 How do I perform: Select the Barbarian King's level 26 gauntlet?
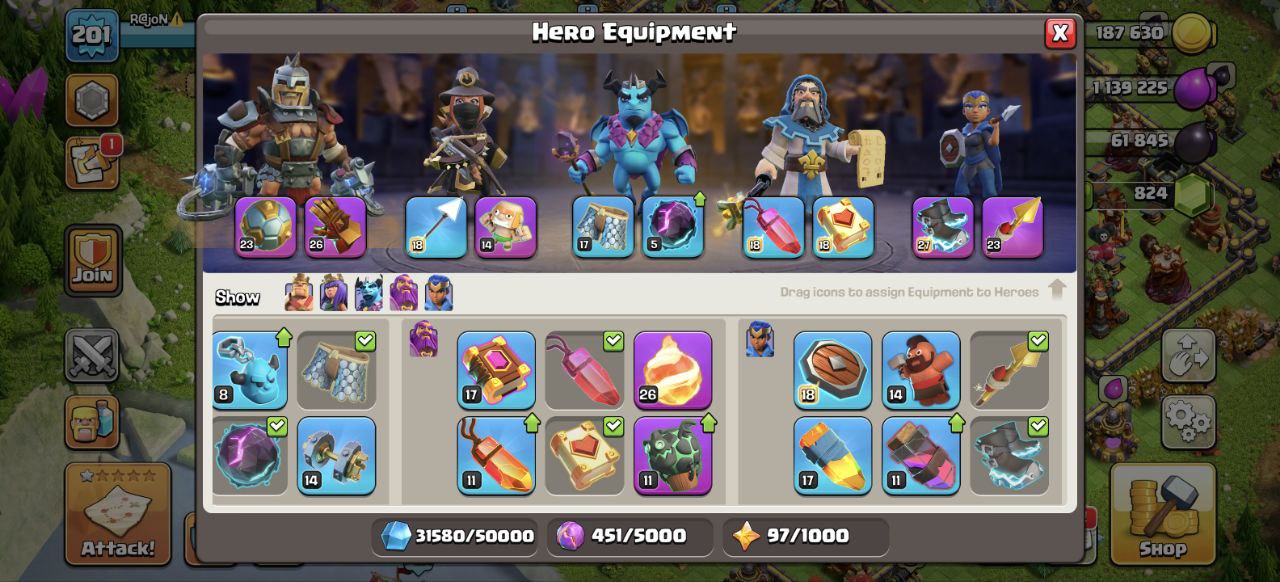(x=336, y=227)
